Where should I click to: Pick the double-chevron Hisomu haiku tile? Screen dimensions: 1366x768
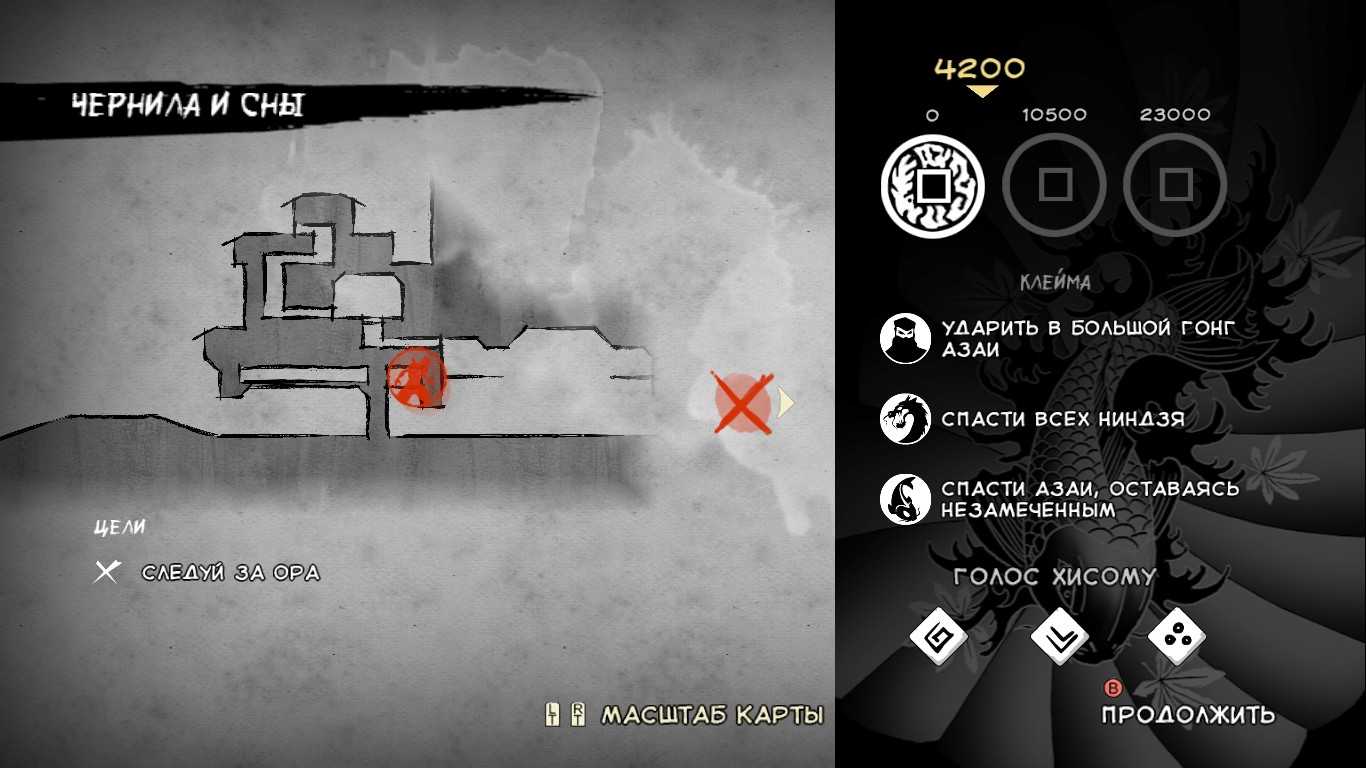[x=1058, y=637]
